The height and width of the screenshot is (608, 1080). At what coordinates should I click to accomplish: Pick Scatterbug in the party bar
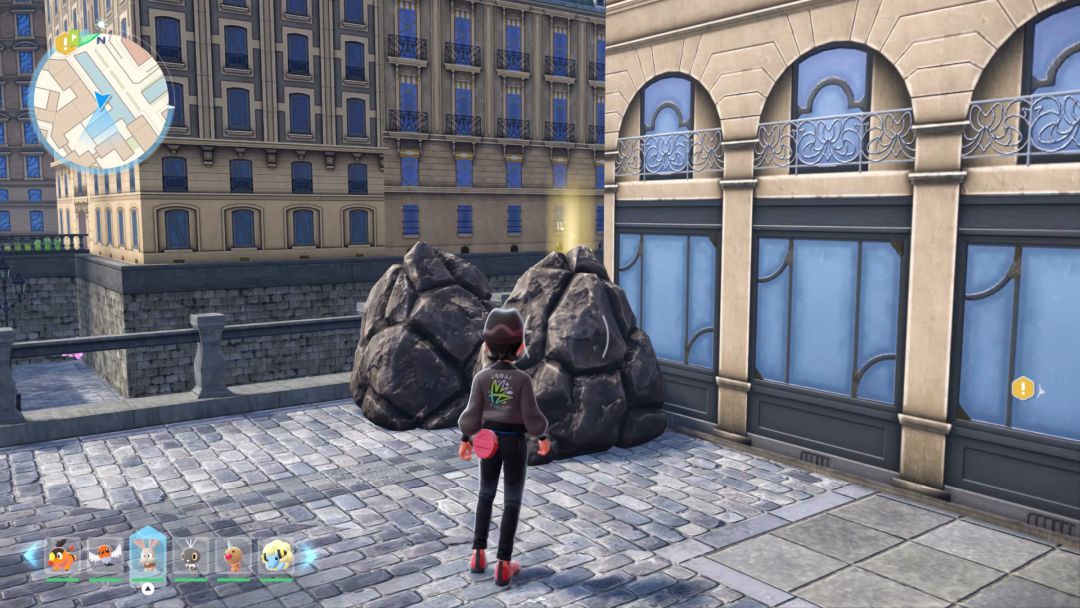pyautogui.click(x=190, y=555)
